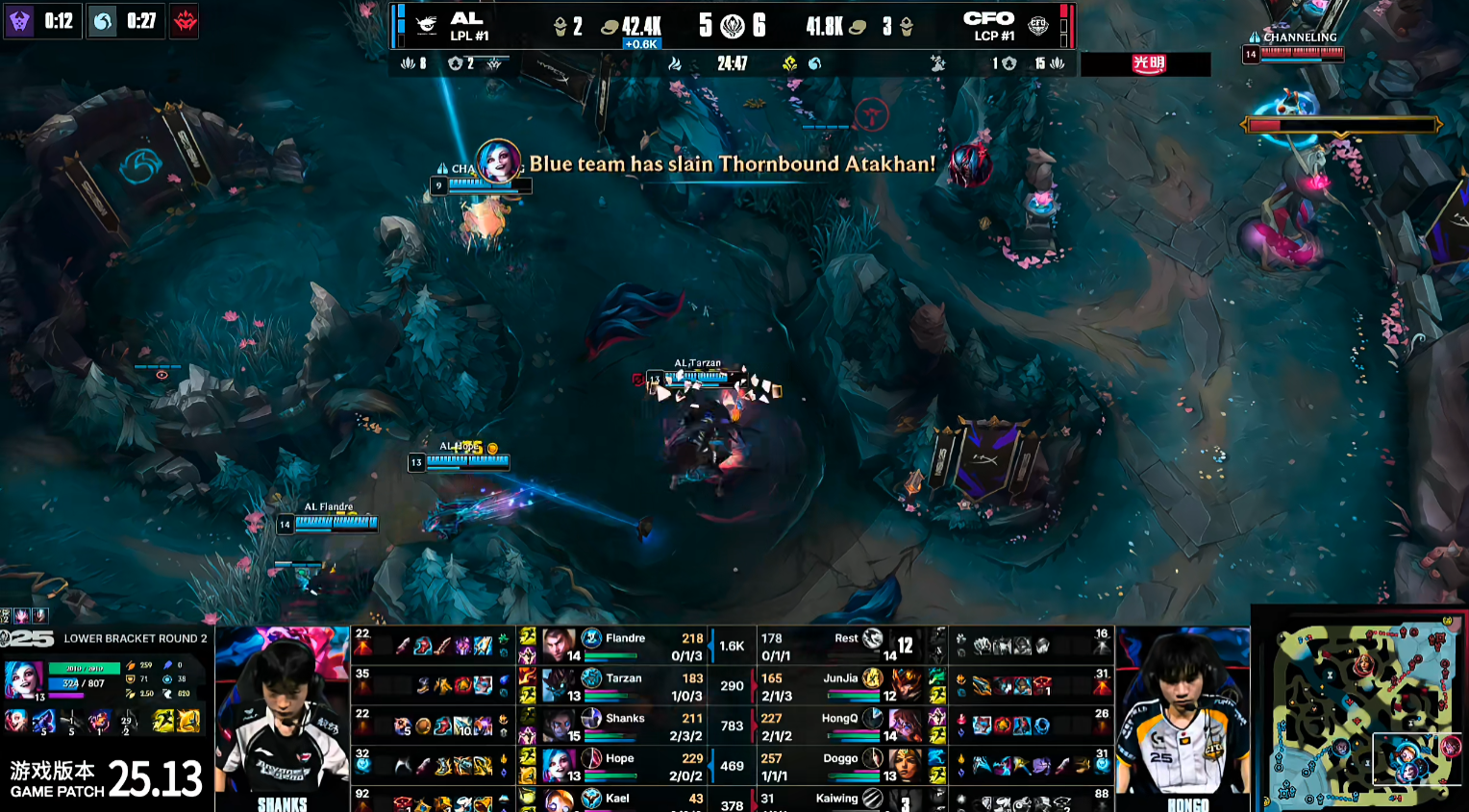1469x812 pixels.
Task: Select Flandre's row on the scoreboard
Action: (625, 646)
